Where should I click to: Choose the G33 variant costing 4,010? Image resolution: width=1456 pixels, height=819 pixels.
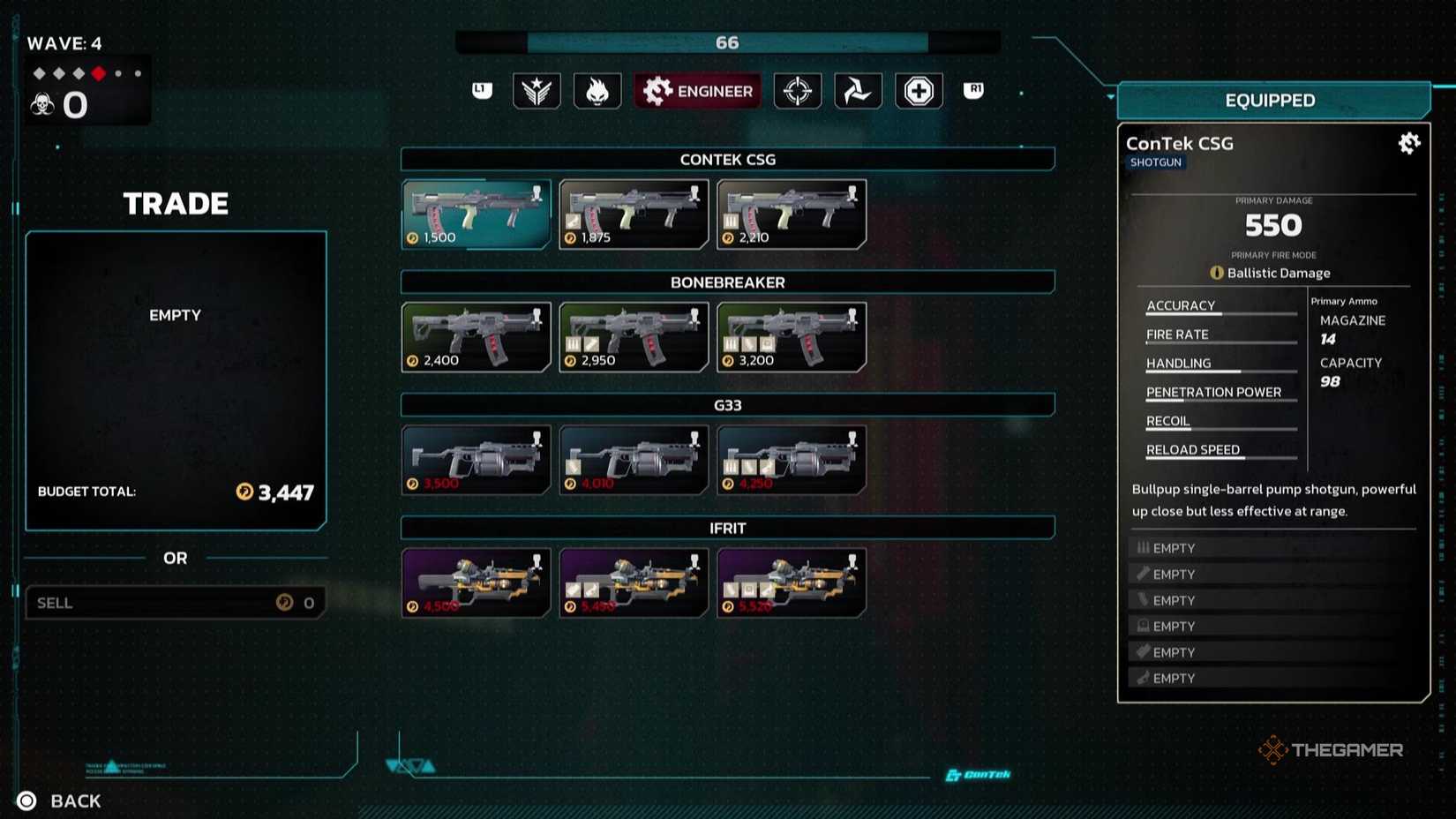click(x=634, y=460)
